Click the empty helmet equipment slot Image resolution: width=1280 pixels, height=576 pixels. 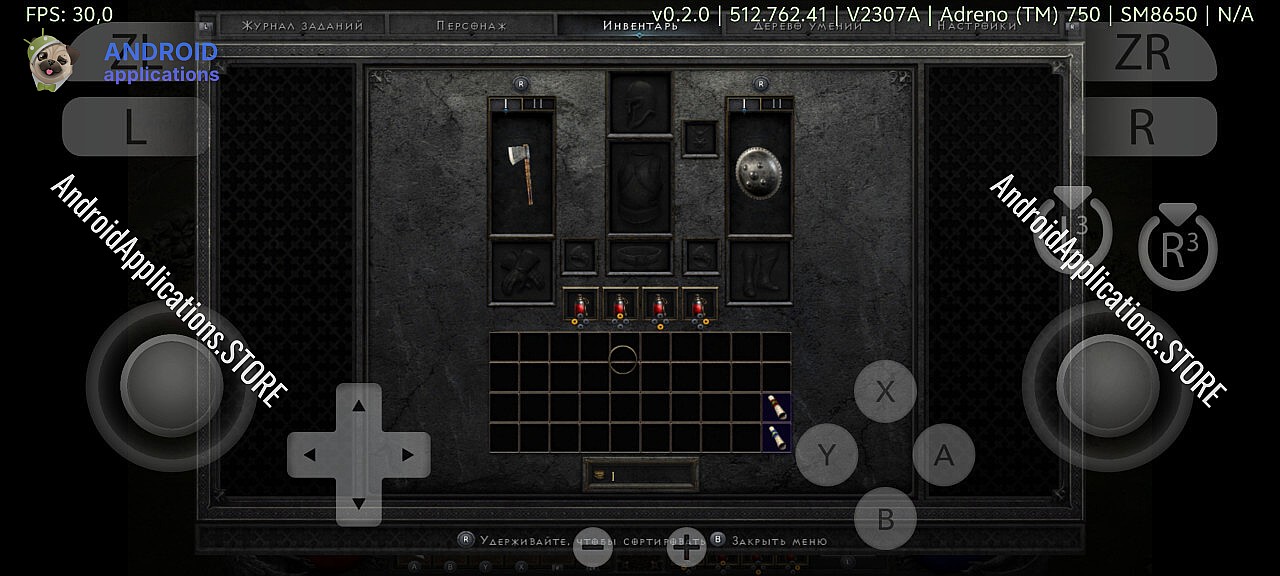coord(640,102)
